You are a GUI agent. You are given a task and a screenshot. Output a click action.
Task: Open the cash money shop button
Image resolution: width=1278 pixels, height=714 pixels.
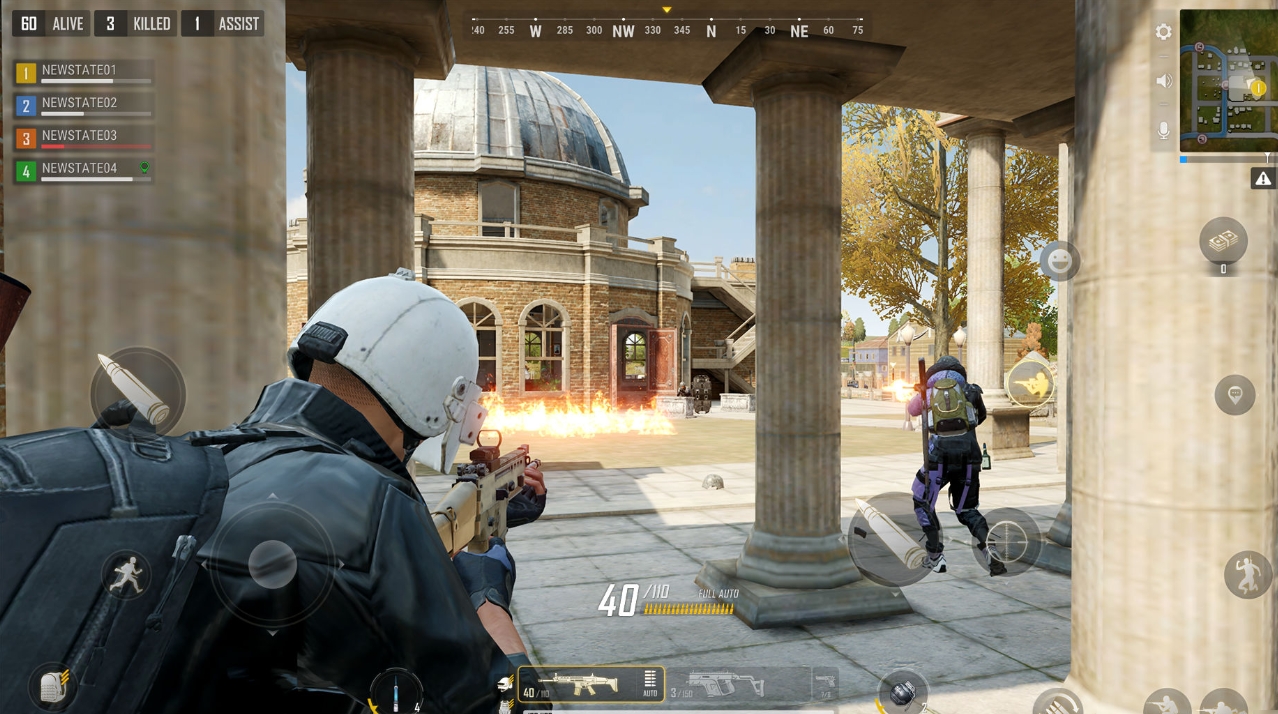coord(1223,241)
